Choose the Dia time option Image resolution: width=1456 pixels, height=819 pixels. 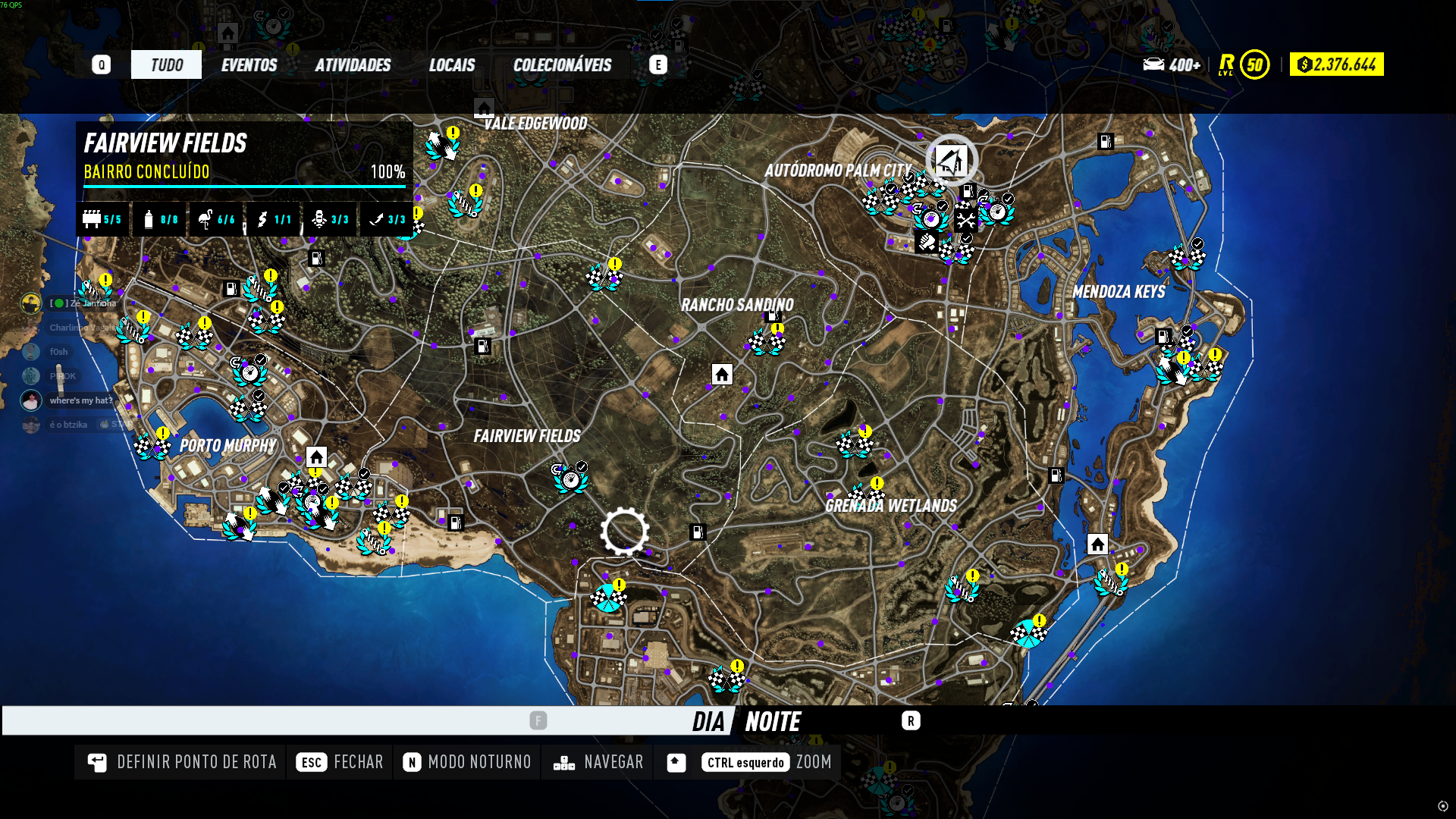[708, 721]
